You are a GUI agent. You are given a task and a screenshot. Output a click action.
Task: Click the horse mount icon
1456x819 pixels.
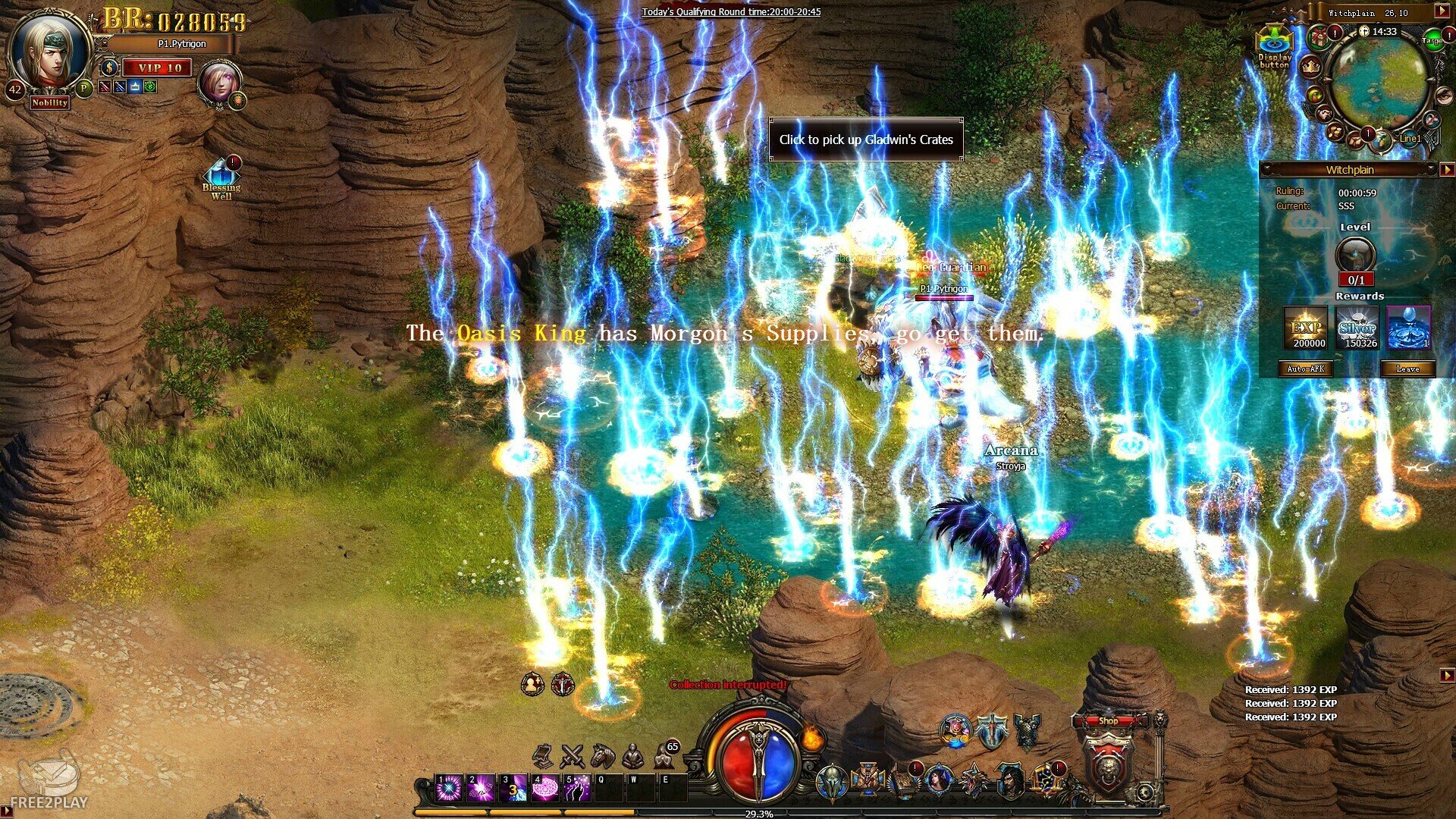pyautogui.click(x=603, y=755)
